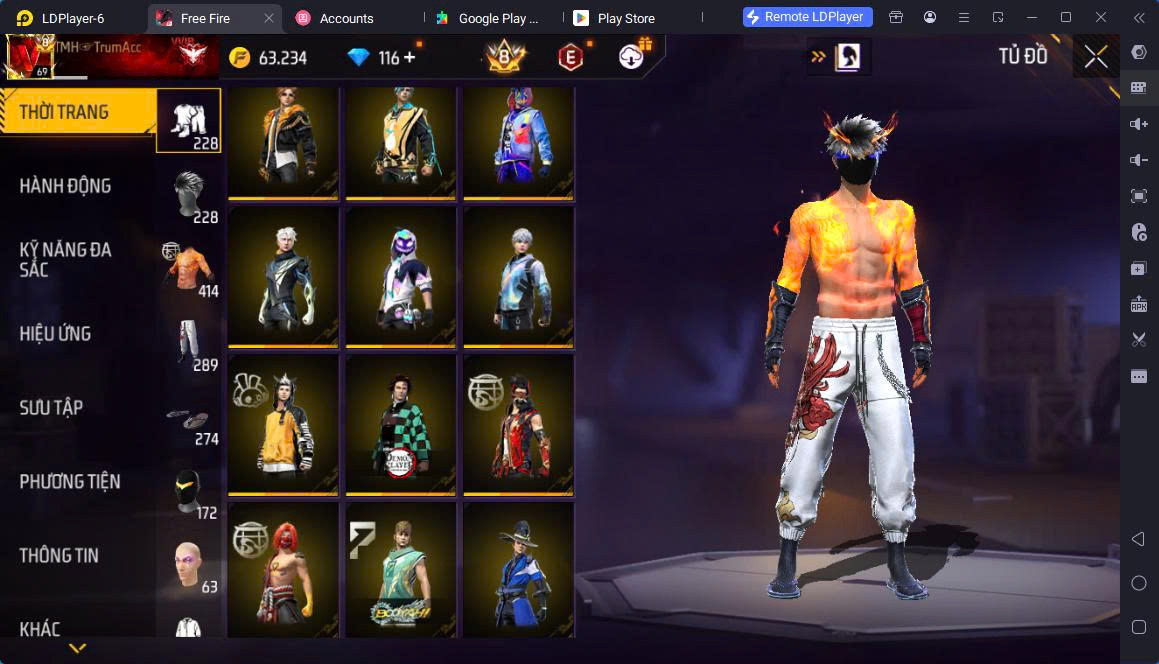Switch to the Play Store tab
1159x664 pixels.
tap(625, 18)
